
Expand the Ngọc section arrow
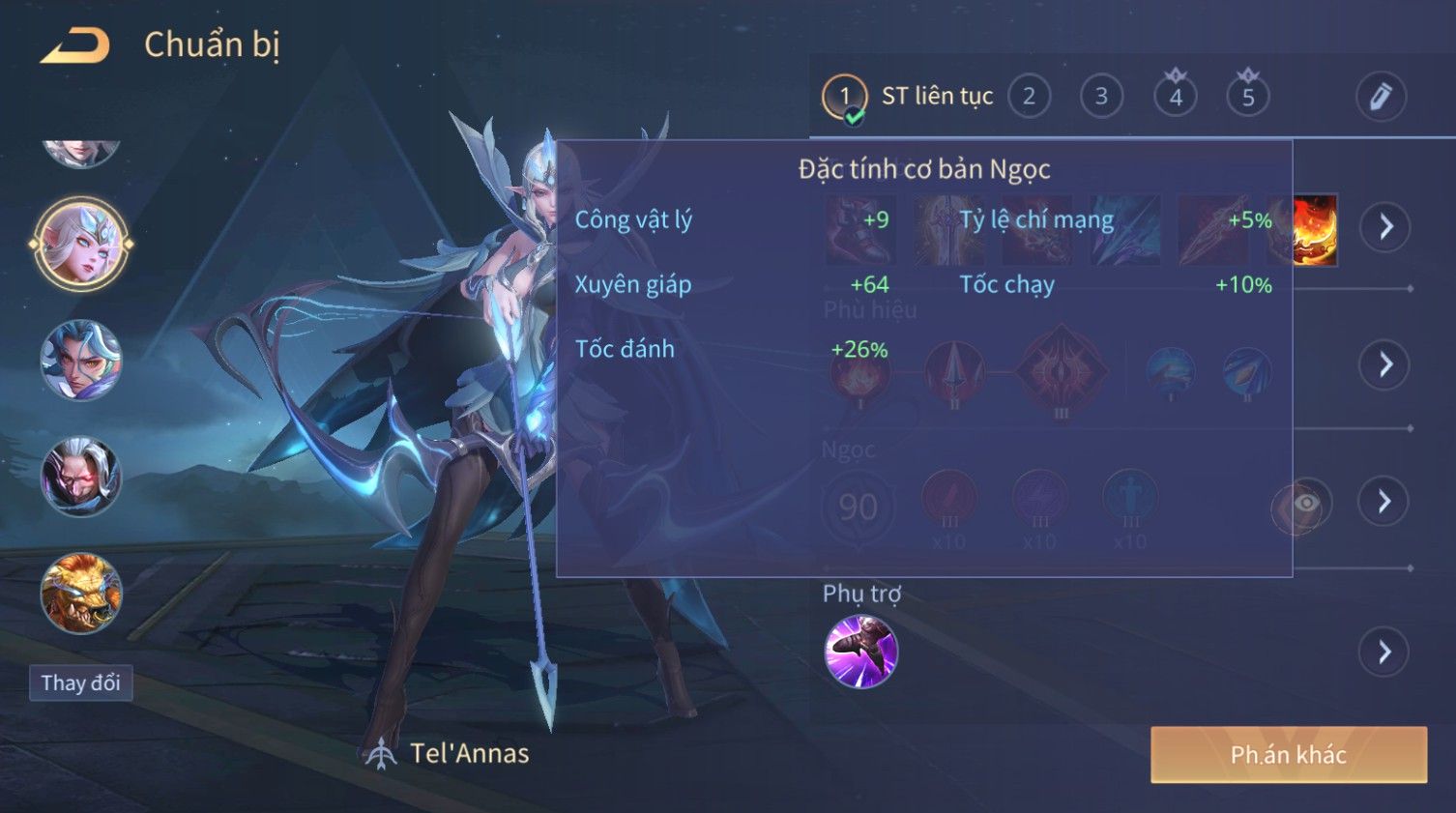click(x=1384, y=501)
